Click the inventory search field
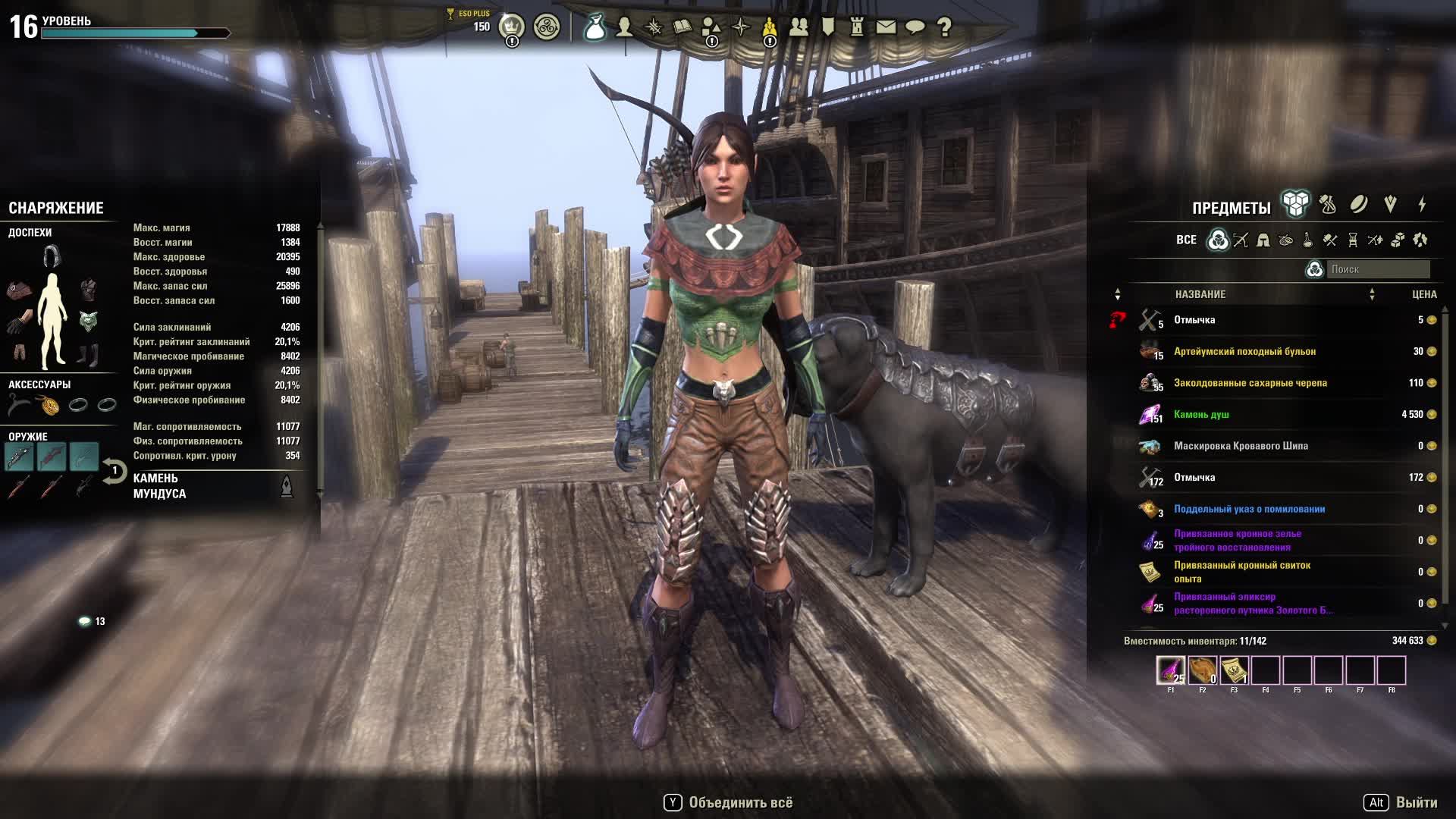The height and width of the screenshot is (819, 1456). click(x=1377, y=269)
